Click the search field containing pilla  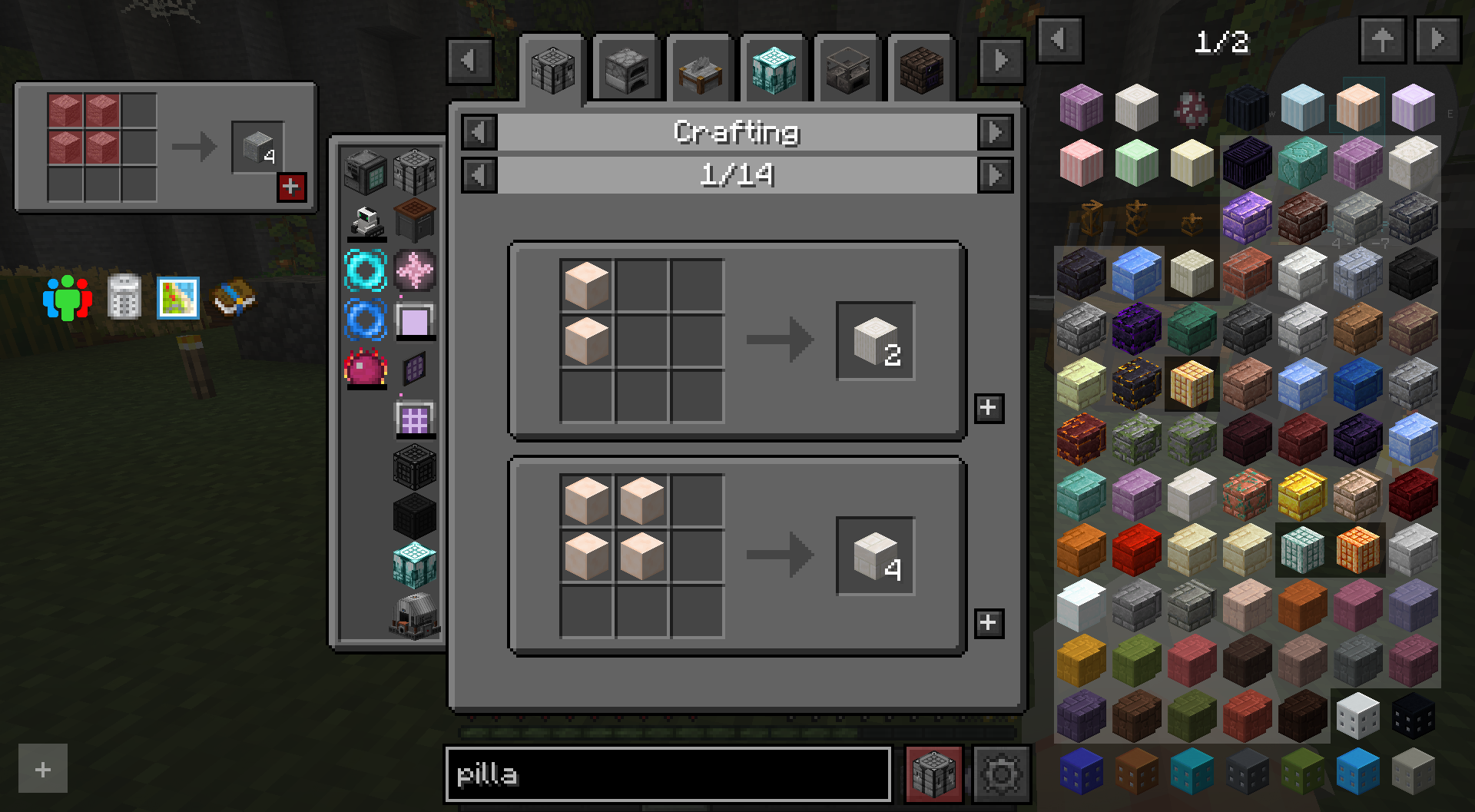click(668, 774)
